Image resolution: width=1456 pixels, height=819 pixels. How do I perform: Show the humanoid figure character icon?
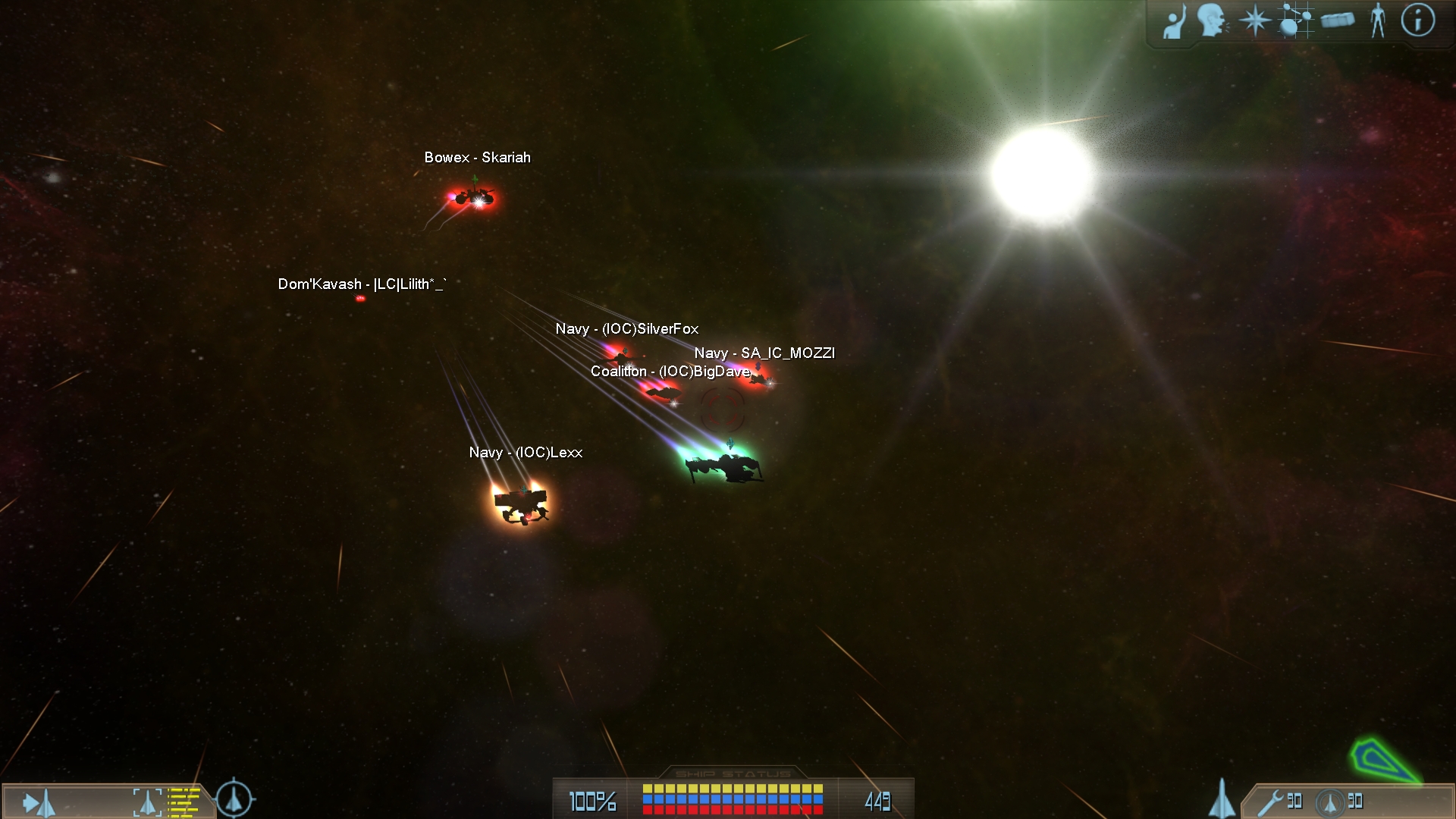tap(1378, 20)
